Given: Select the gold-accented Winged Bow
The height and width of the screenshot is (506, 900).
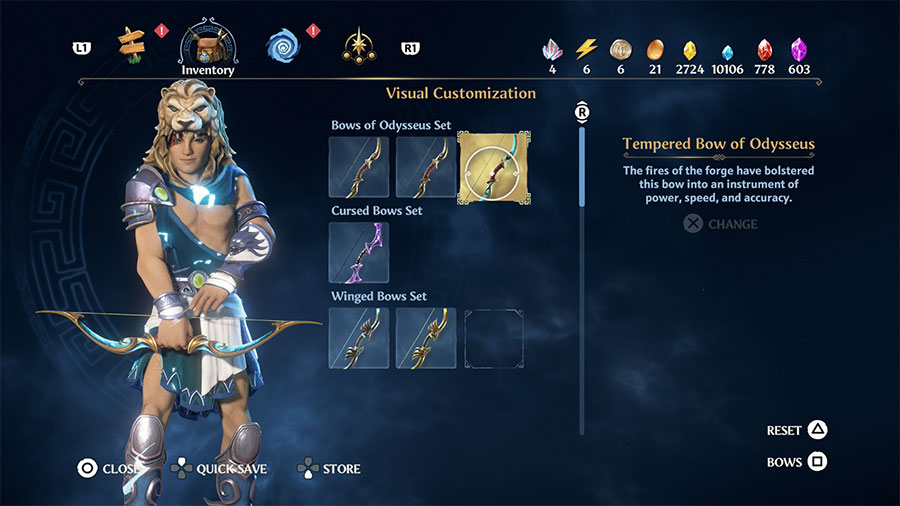Looking at the screenshot, I should (426, 337).
